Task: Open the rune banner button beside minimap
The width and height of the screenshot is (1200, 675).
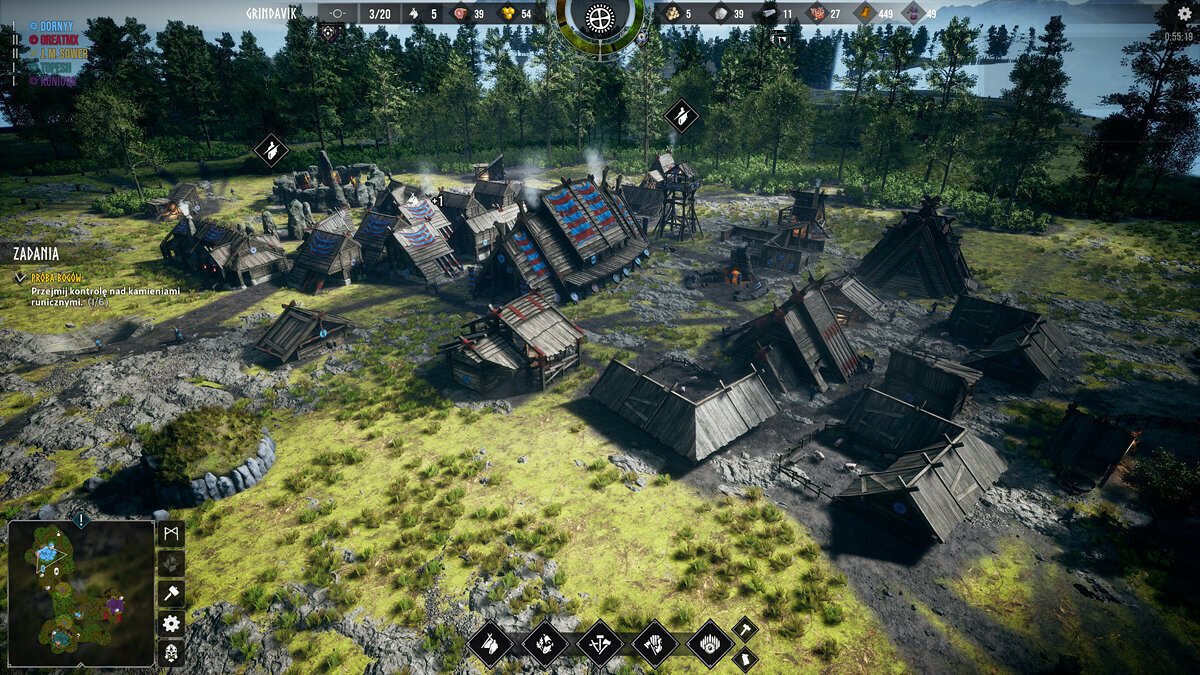Action: (171, 533)
